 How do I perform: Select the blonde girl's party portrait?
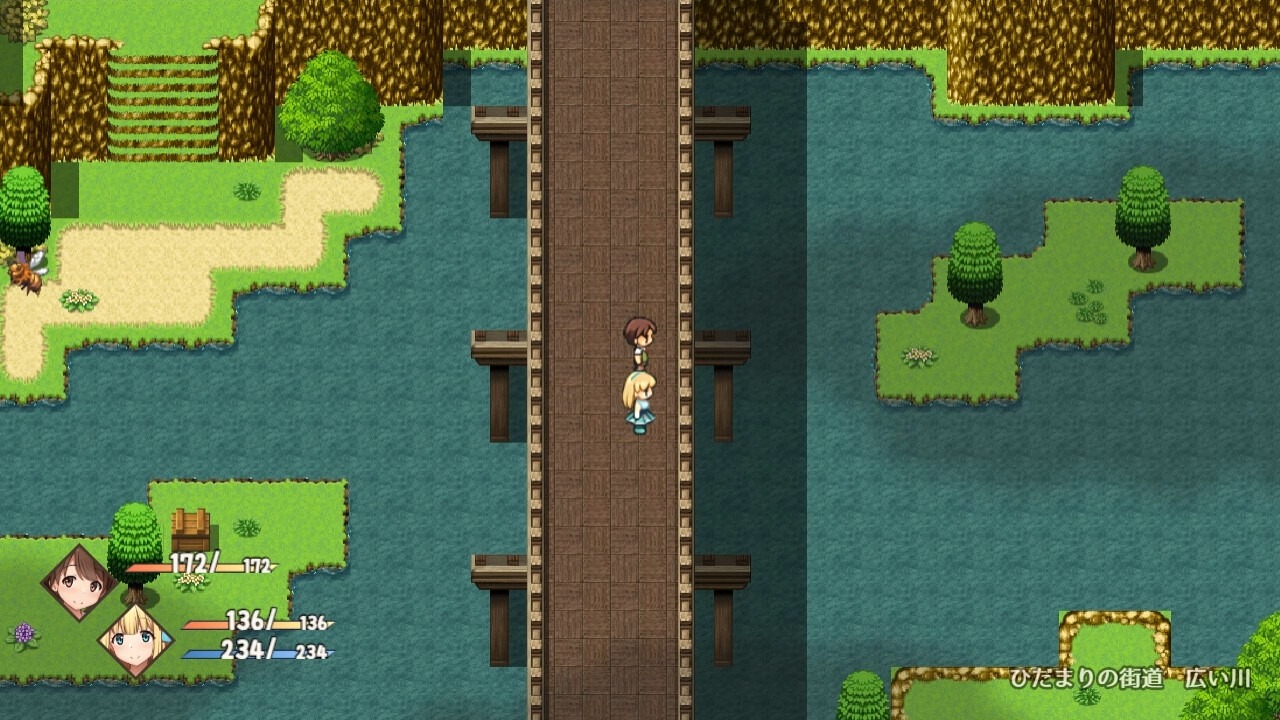point(135,641)
